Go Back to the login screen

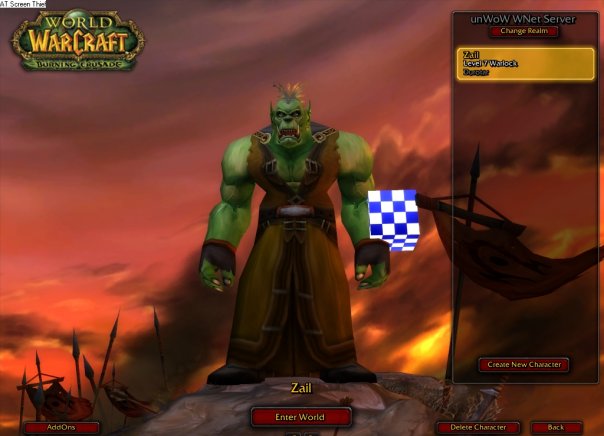556,427
